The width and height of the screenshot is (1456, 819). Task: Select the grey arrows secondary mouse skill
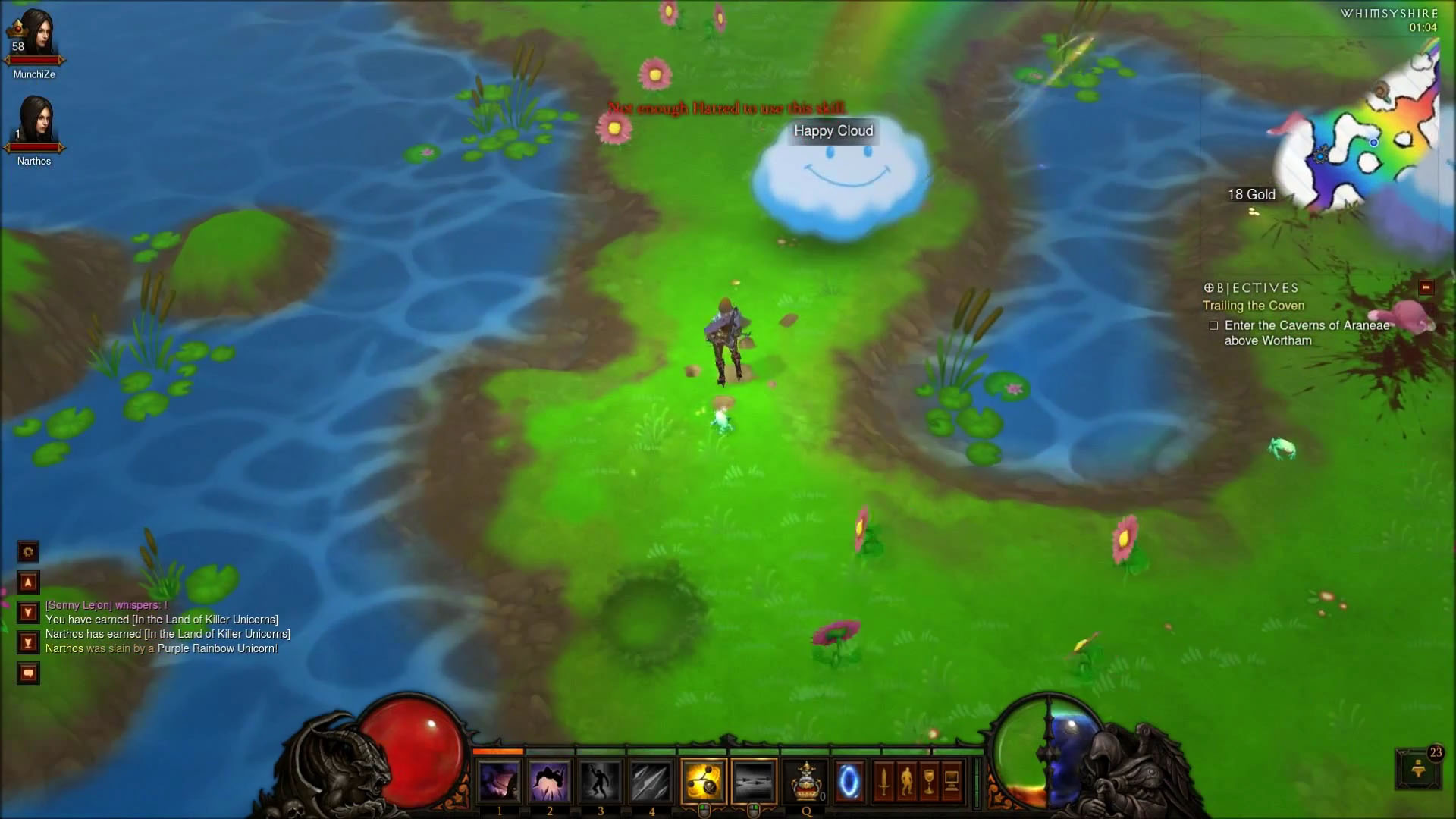pos(754,781)
